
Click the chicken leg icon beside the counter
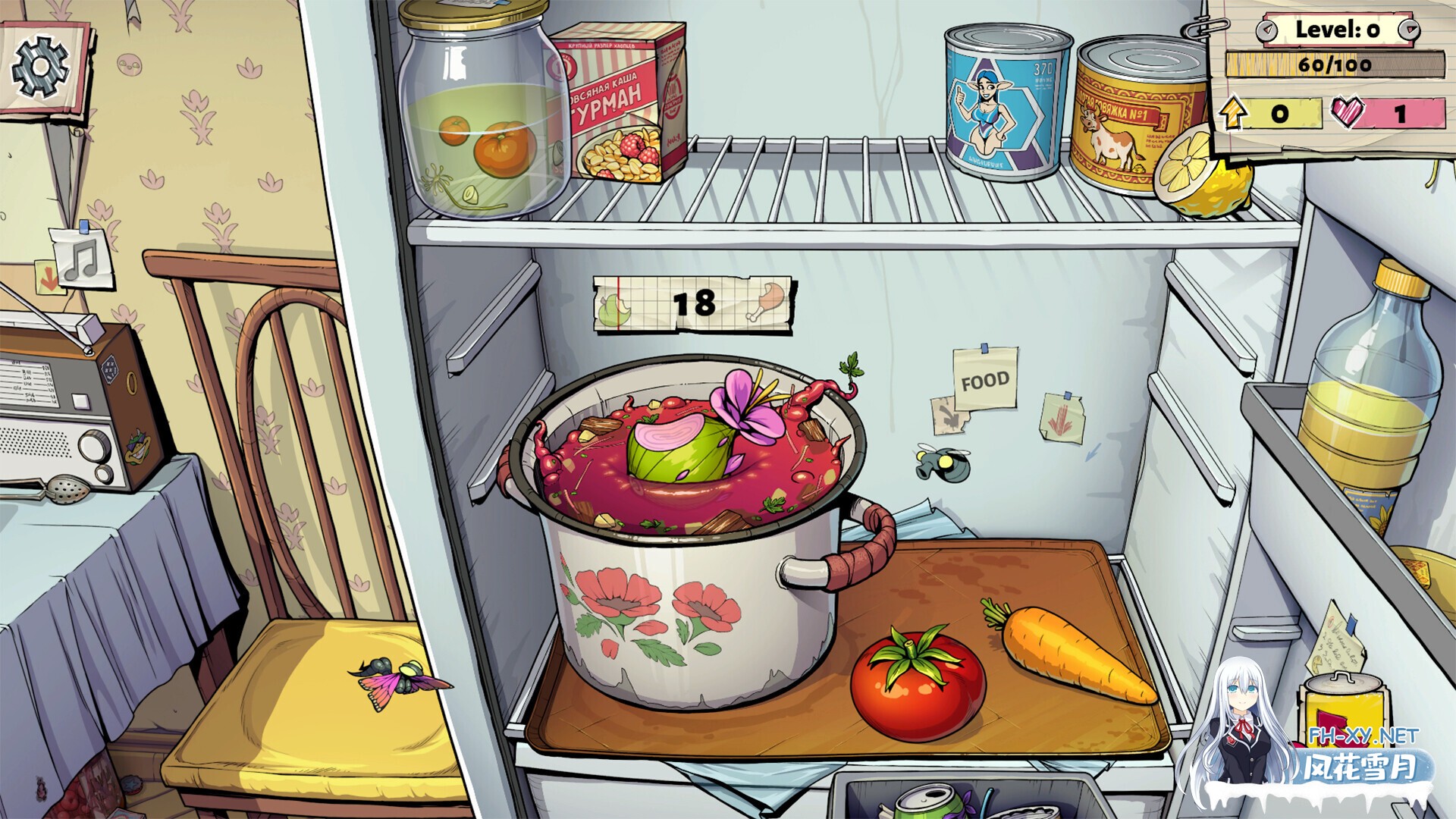(770, 300)
